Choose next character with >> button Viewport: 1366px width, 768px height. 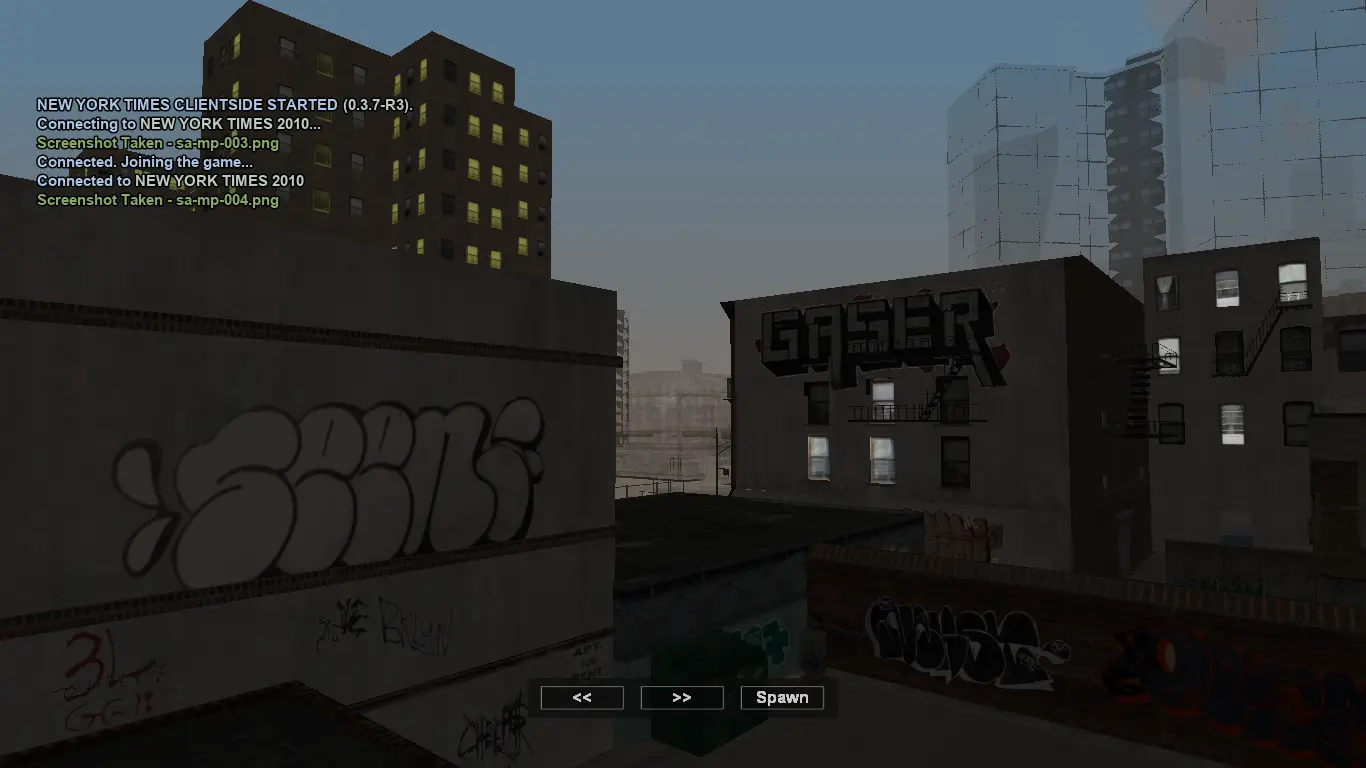682,698
